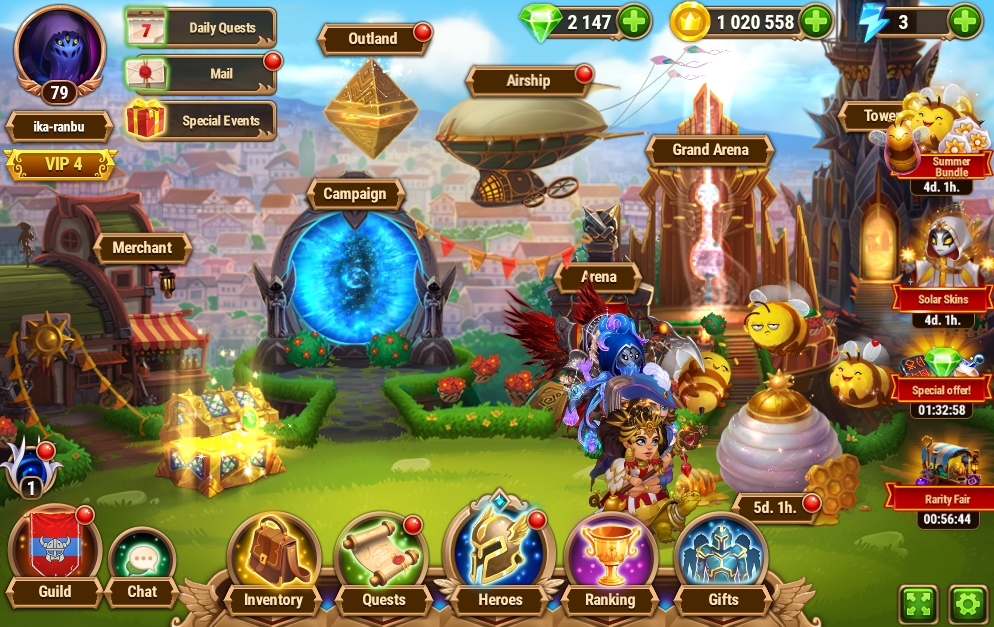This screenshot has height=627, width=994.
Task: Open the Heroes roster
Action: [x=500, y=556]
